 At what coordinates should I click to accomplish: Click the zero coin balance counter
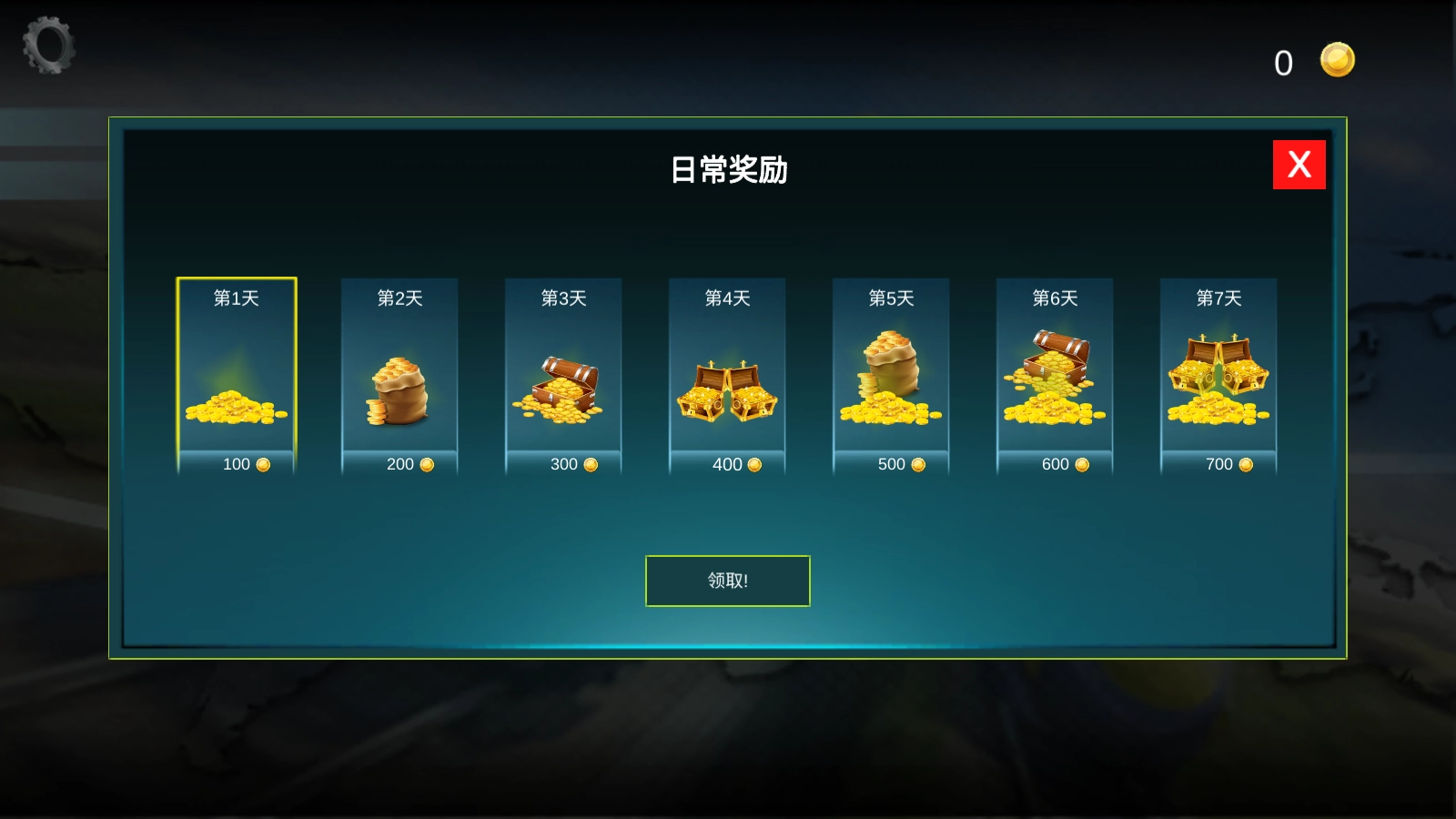coord(1284,62)
